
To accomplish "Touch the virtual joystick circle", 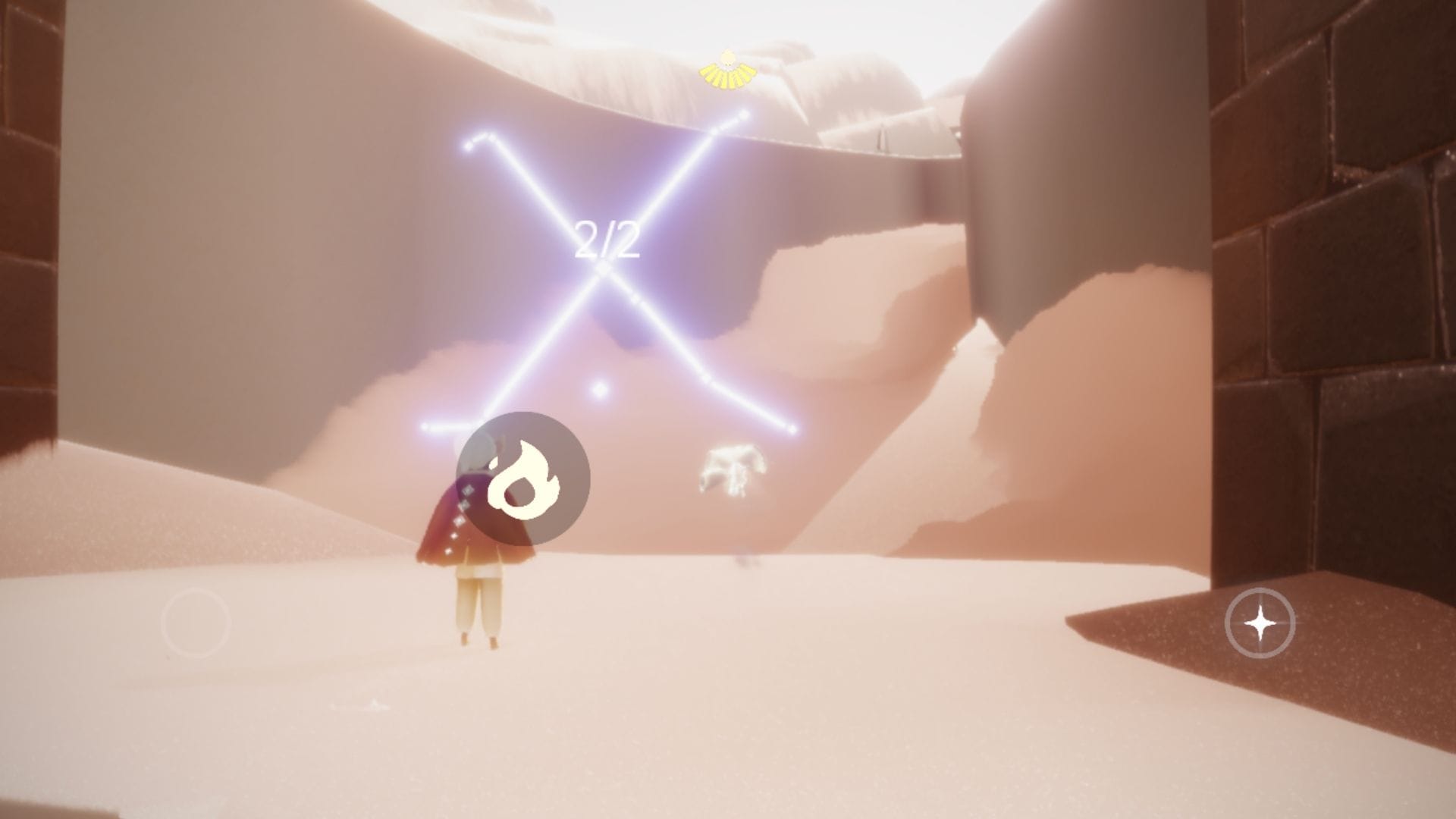I will coord(195,622).
